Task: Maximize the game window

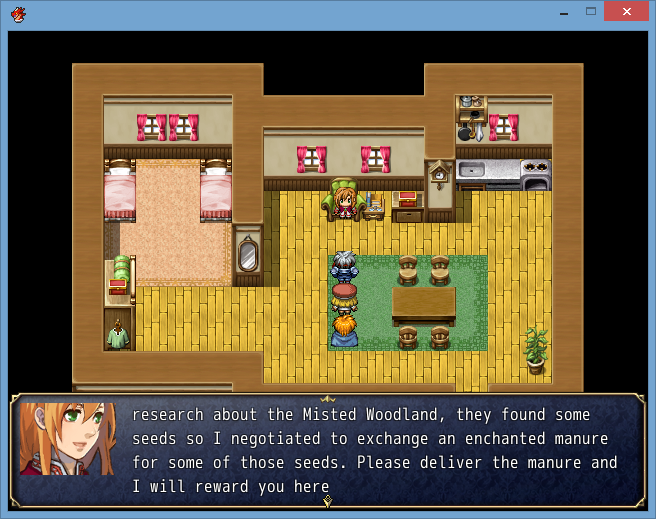Action: [591, 11]
